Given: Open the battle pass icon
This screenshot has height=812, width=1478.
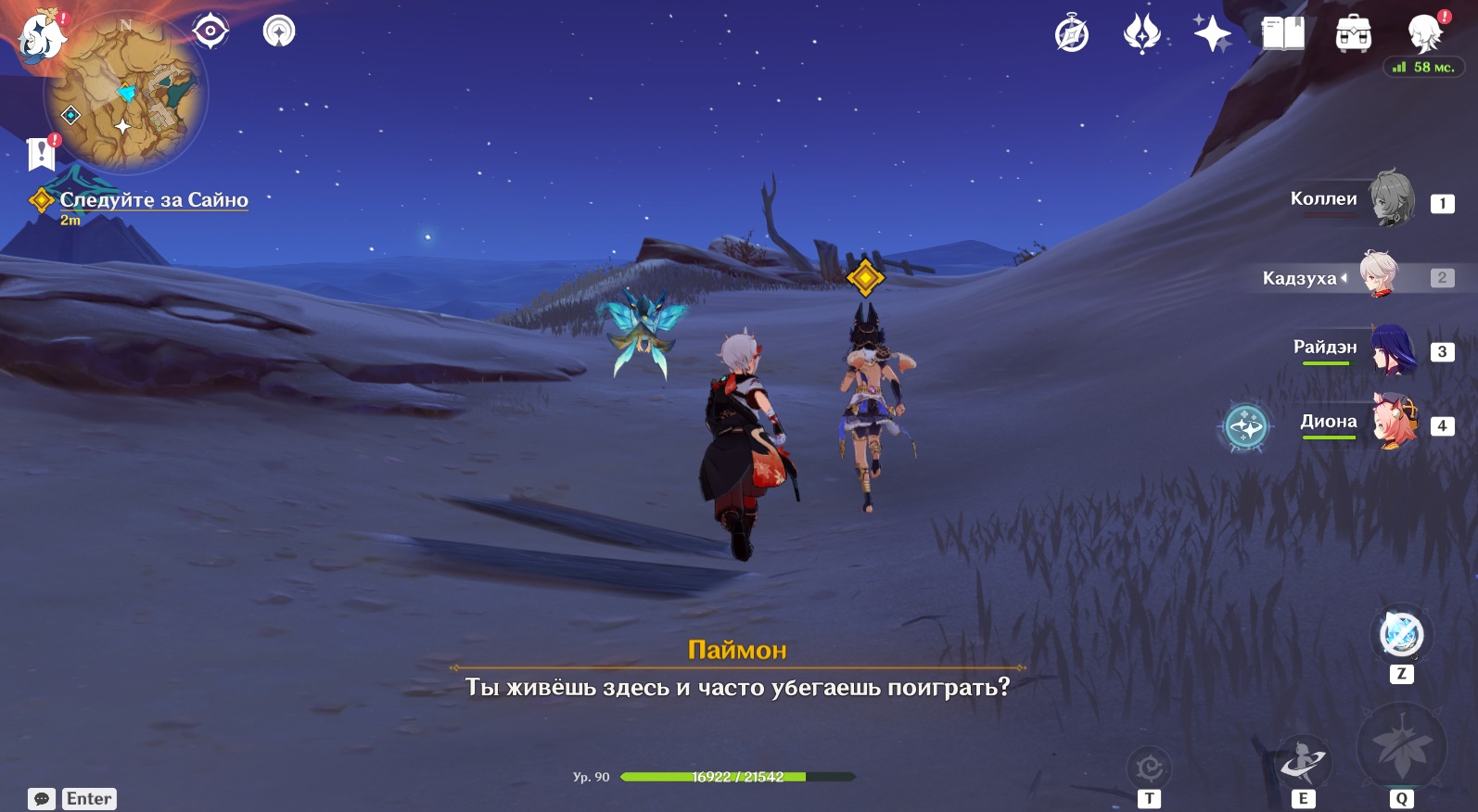Looking at the screenshot, I should pos(1141,35).
